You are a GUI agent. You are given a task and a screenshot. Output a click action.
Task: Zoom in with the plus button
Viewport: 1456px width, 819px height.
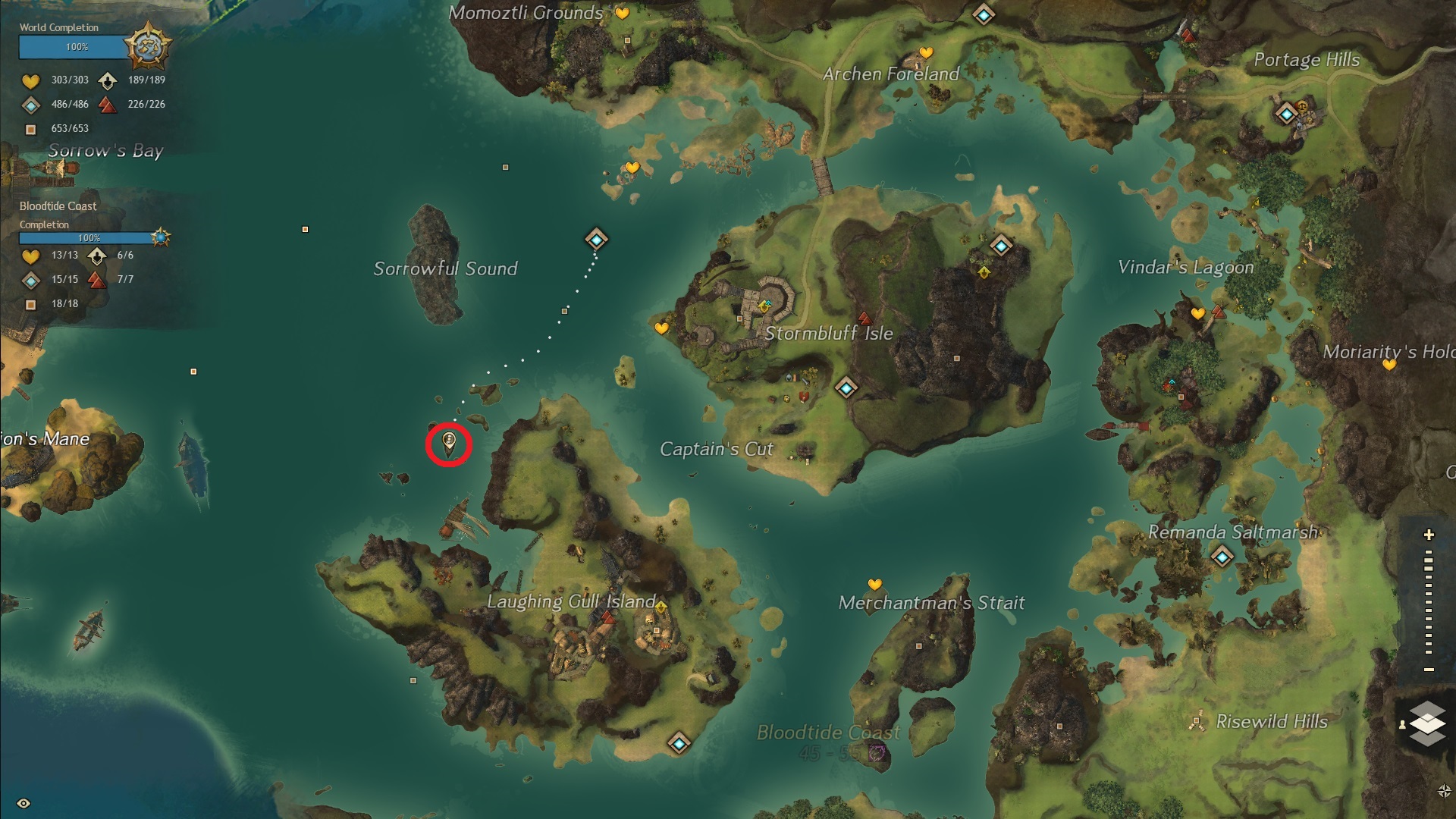(x=1429, y=535)
